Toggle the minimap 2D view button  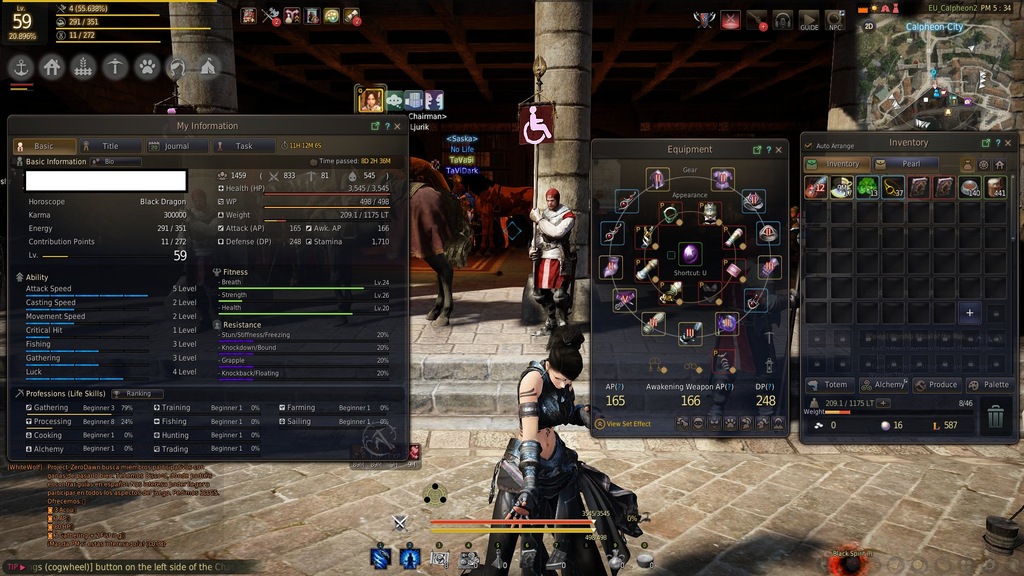click(x=869, y=27)
